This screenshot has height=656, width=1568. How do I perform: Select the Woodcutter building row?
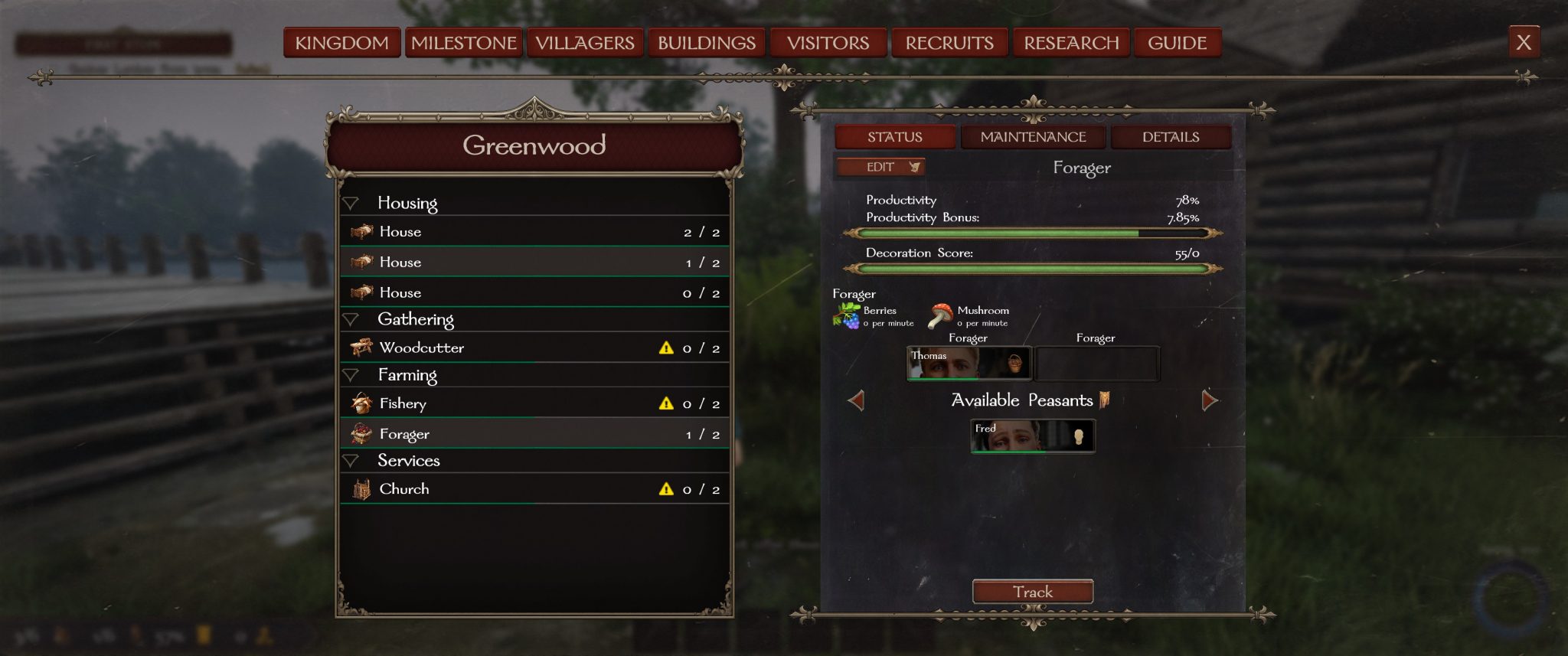[534, 348]
